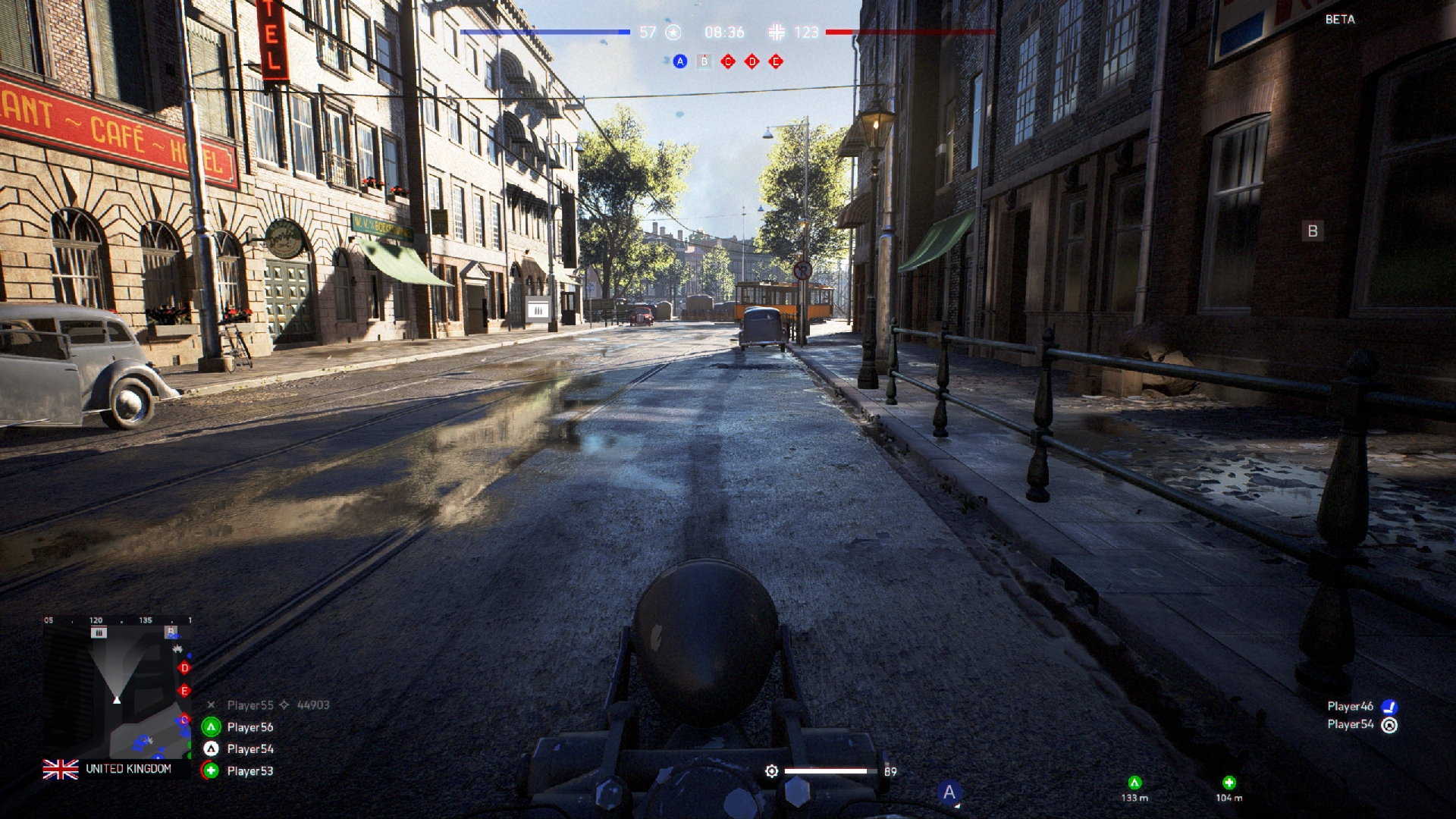The height and width of the screenshot is (819, 1456).
Task: Click the squadmate marker showing 133 m
Action: tap(1134, 783)
